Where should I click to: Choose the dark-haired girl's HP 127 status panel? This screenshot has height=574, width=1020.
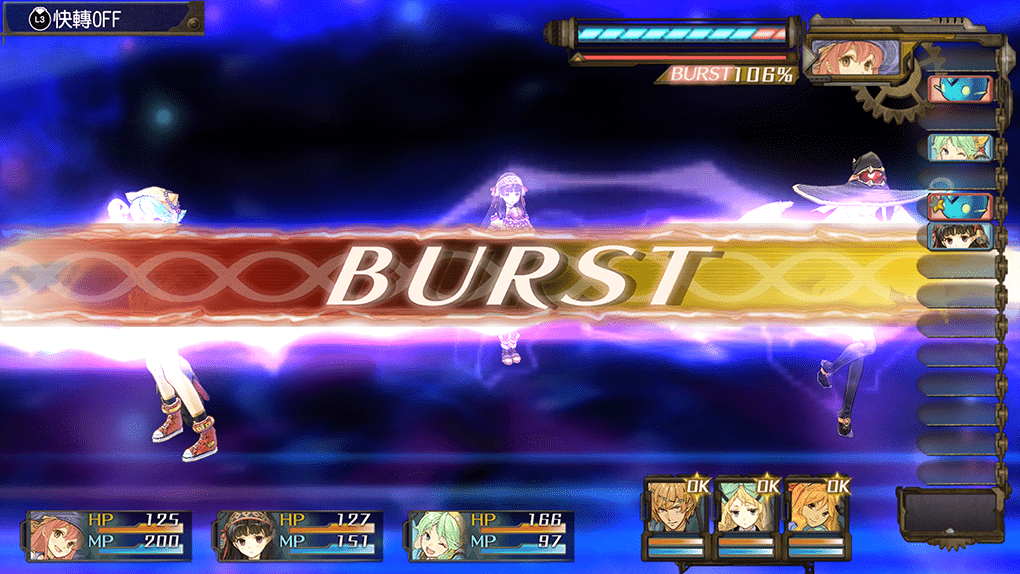[299, 531]
